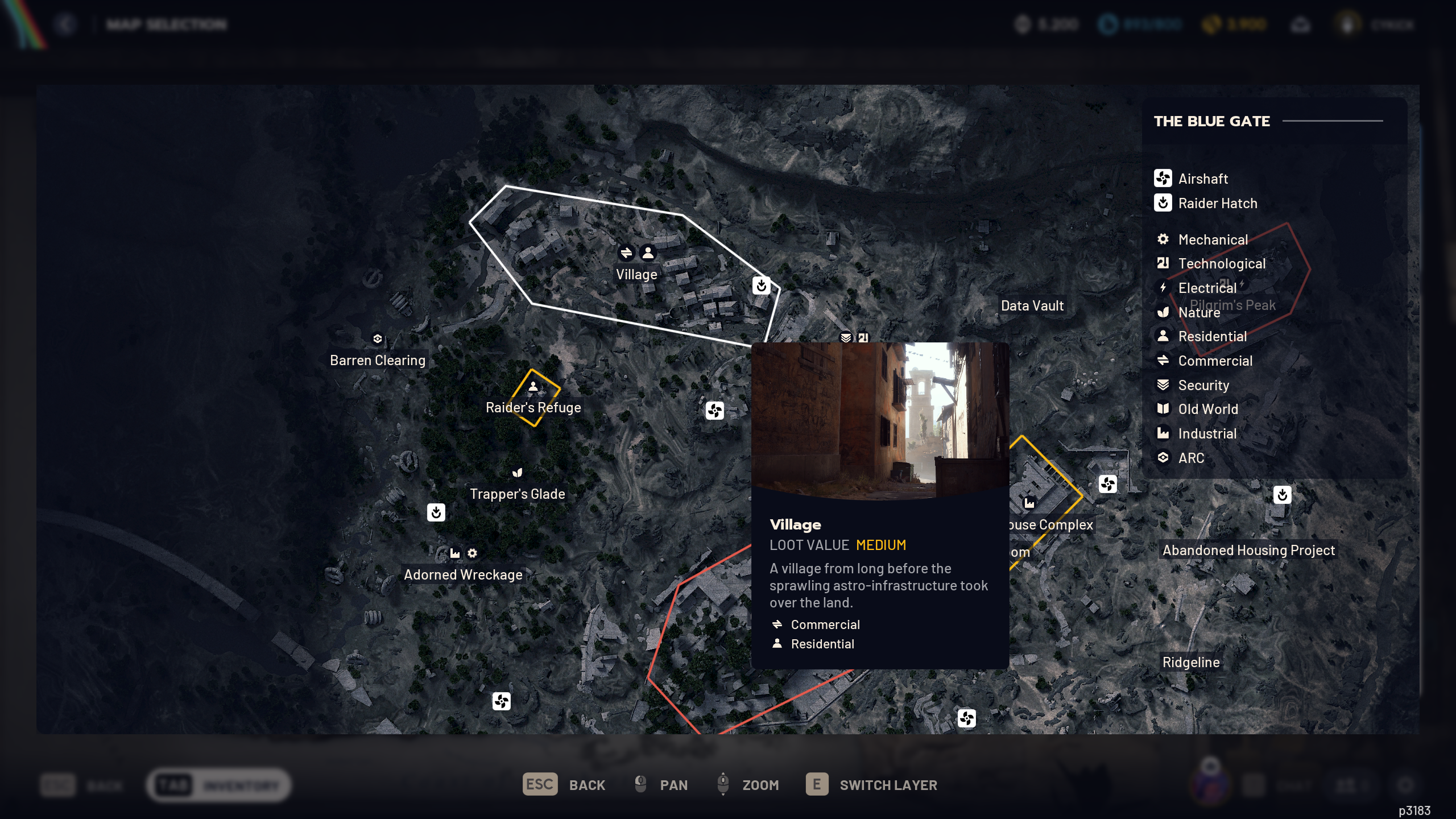Screen dimensions: 1456x819
Task: Click the Residential marker at Raider's Refuge
Action: coord(533,386)
